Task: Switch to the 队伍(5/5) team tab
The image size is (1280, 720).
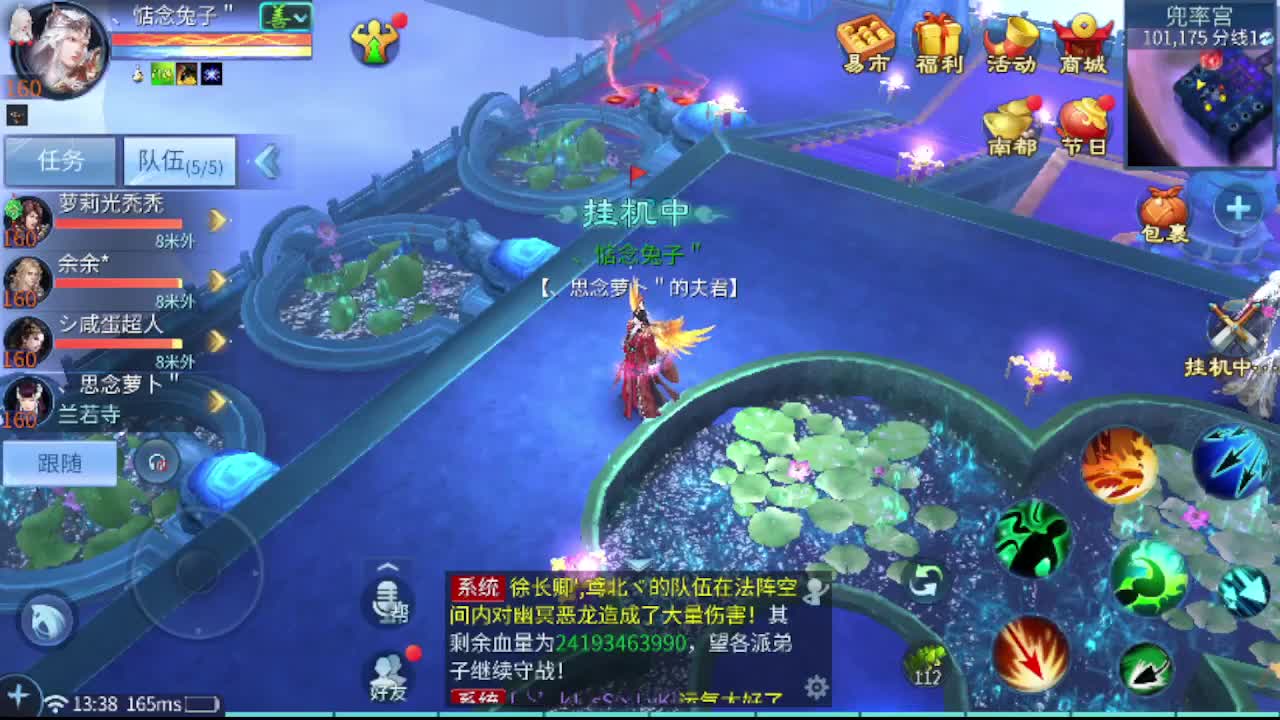Action: [178, 160]
